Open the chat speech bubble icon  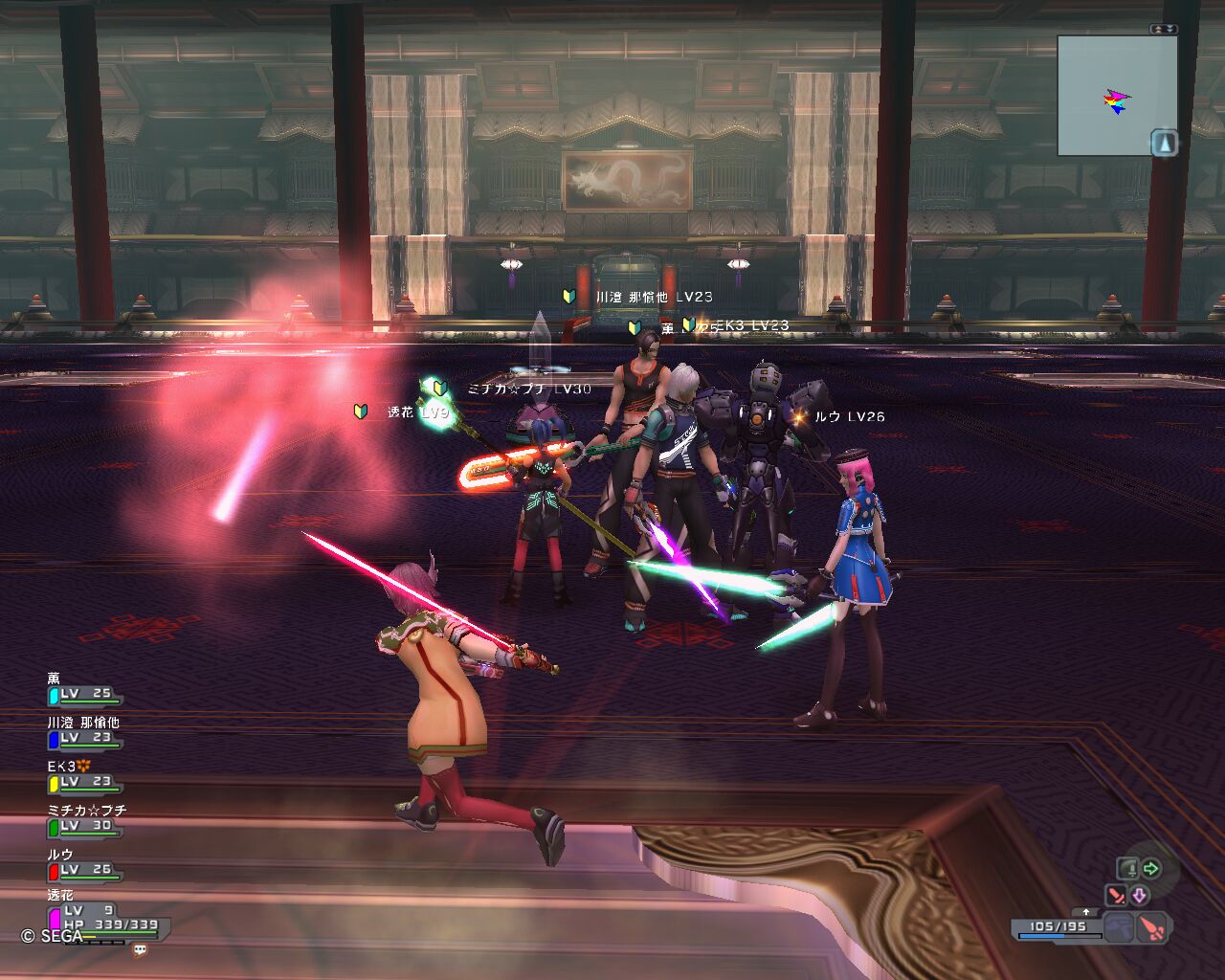tap(141, 950)
